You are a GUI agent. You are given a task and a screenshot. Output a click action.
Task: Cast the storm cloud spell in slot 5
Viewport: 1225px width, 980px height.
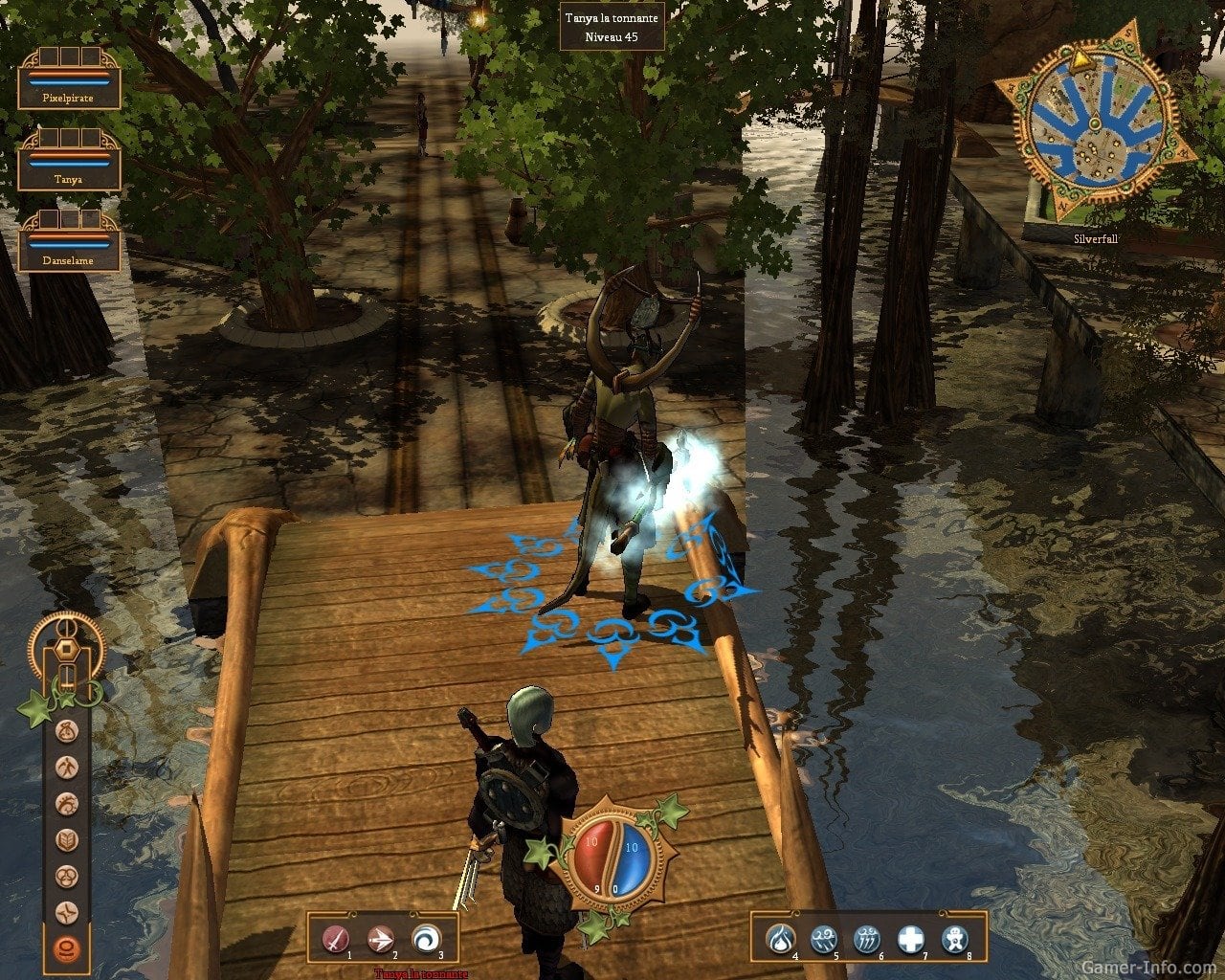click(x=824, y=940)
